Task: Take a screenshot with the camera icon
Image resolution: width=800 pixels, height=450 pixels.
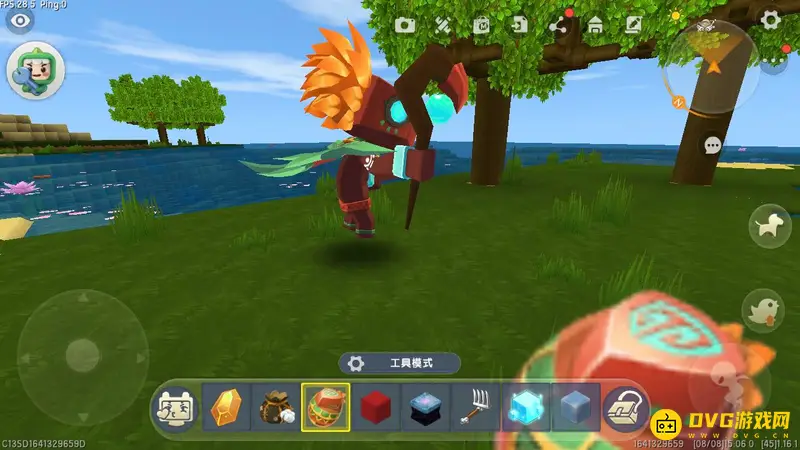Action: (x=405, y=25)
